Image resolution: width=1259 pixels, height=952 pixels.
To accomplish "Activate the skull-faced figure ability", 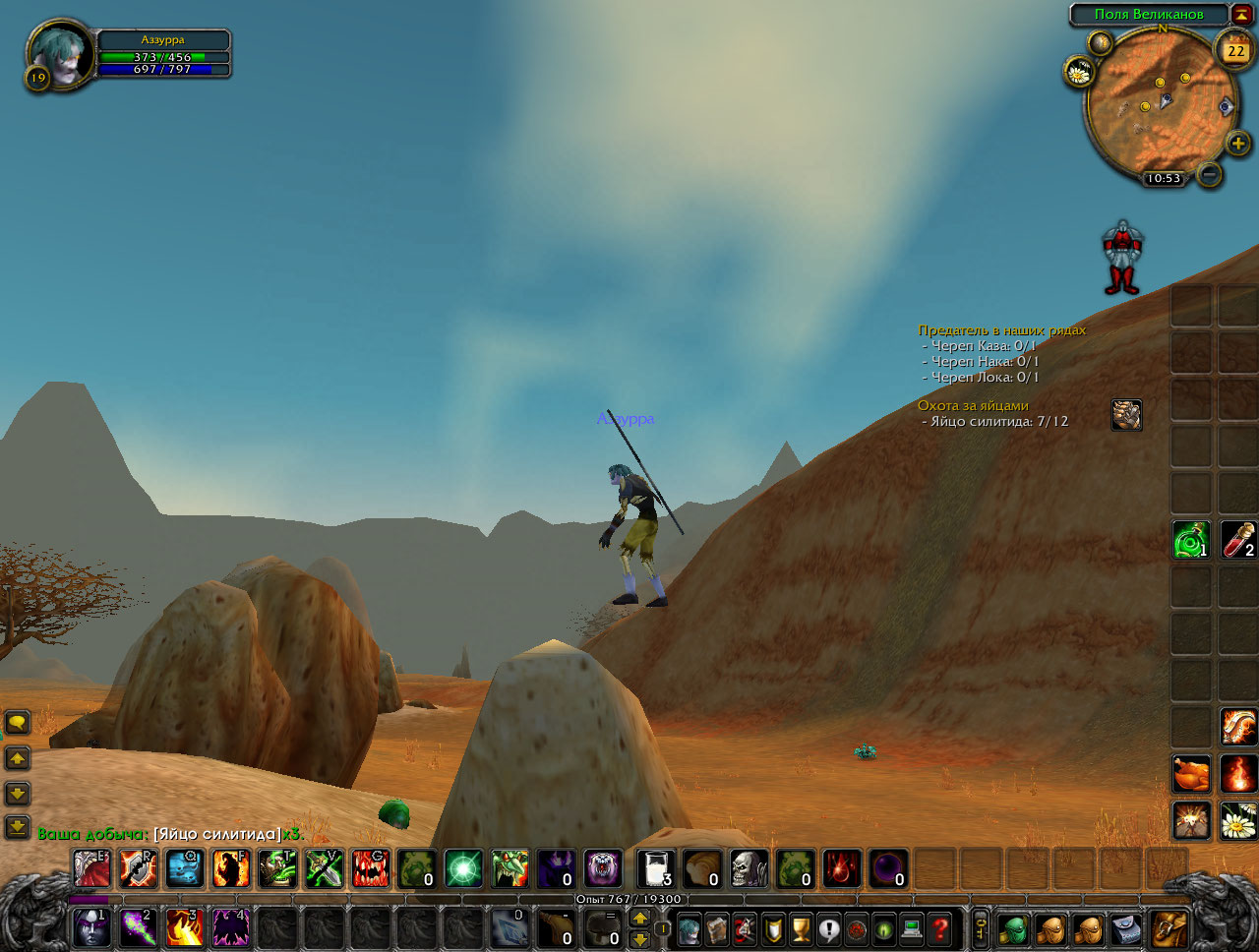I will pos(749,868).
